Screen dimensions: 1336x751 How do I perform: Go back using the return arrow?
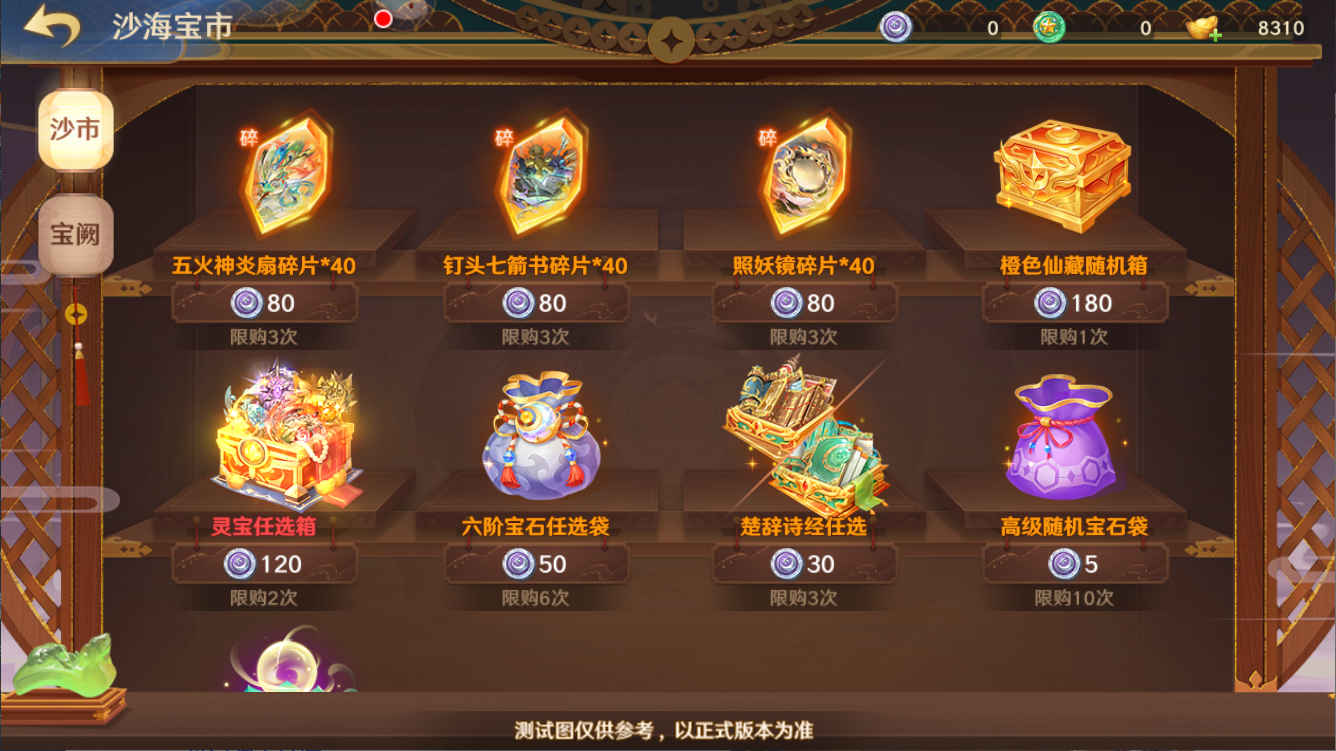52,27
